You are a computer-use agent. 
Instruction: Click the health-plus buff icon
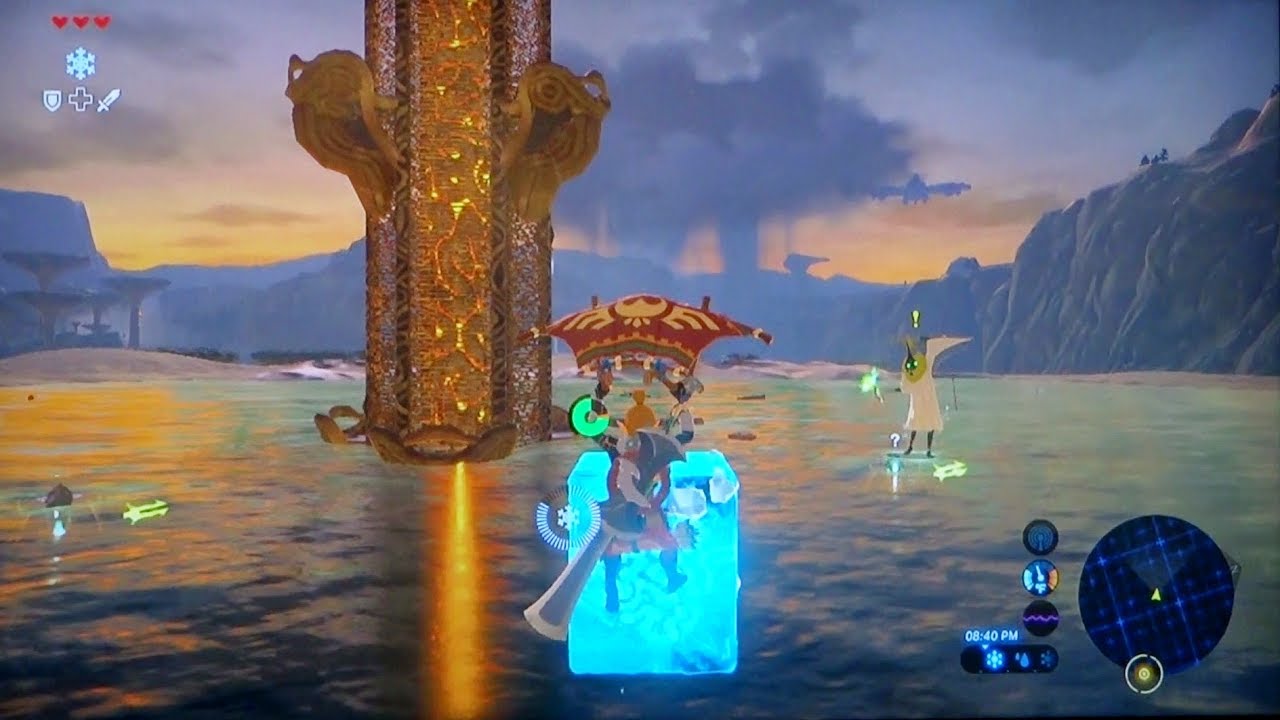click(80, 99)
